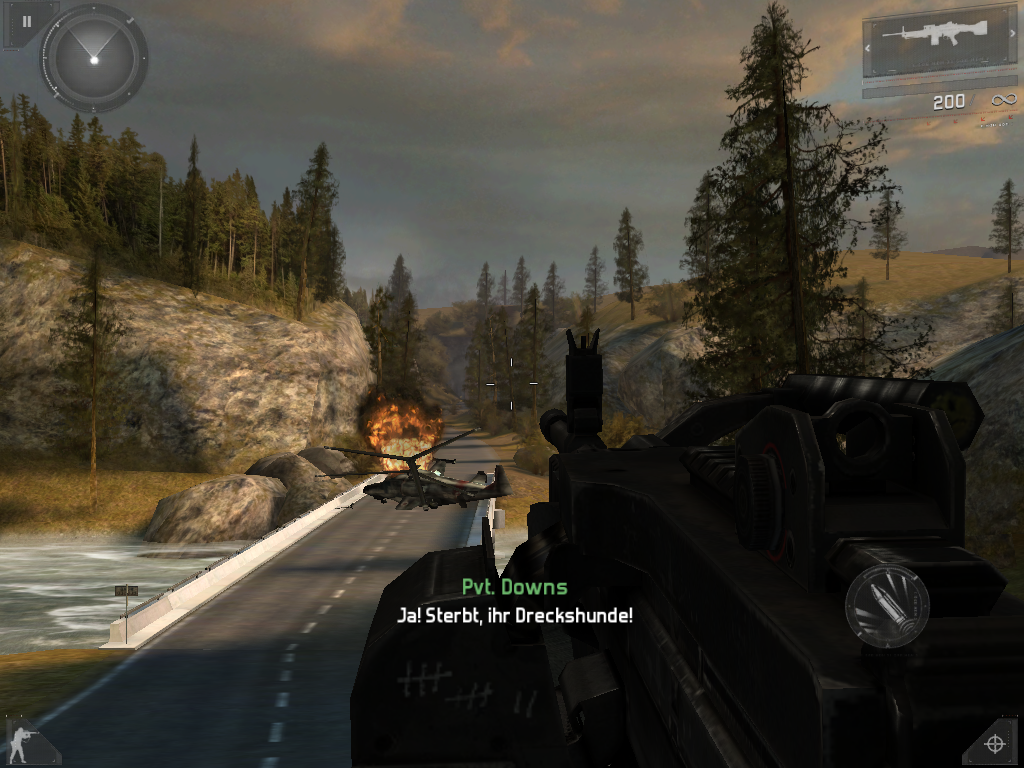Pause the game with the pause button
The image size is (1024, 768).
pyautogui.click(x=27, y=21)
